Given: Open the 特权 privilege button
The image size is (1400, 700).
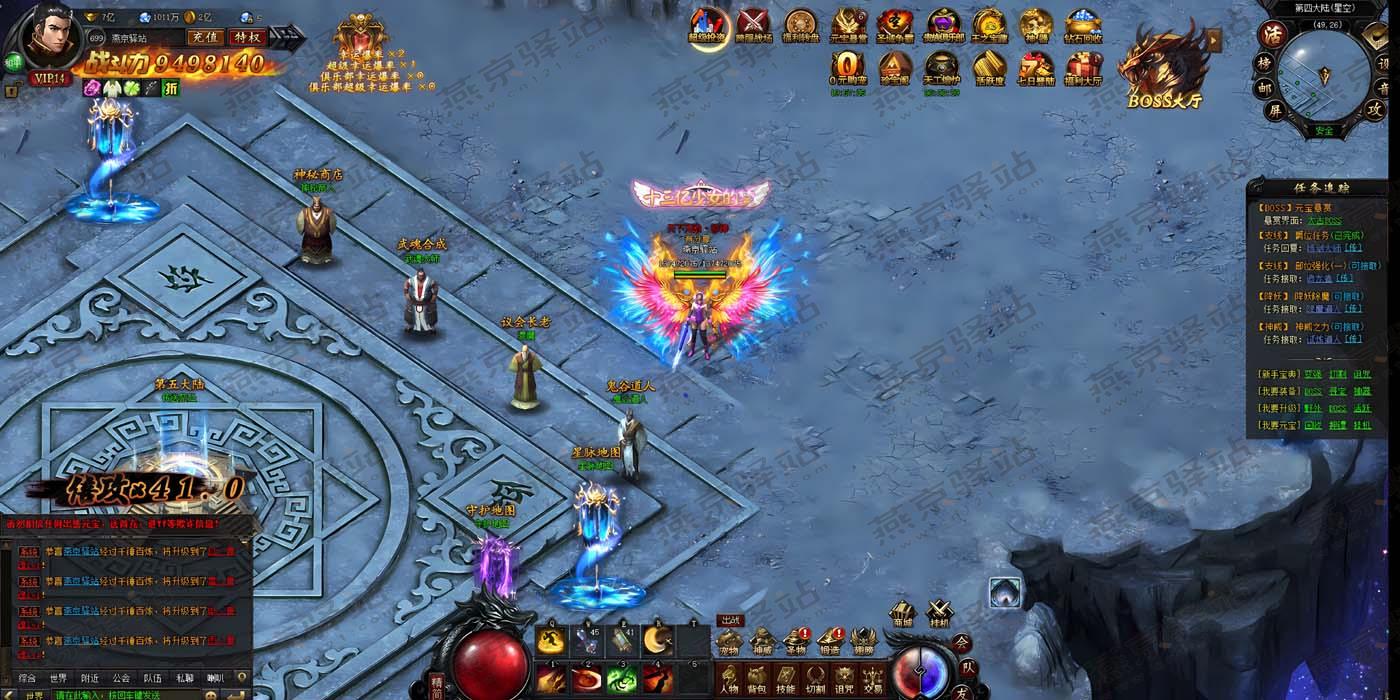Looking at the screenshot, I should coord(246,37).
